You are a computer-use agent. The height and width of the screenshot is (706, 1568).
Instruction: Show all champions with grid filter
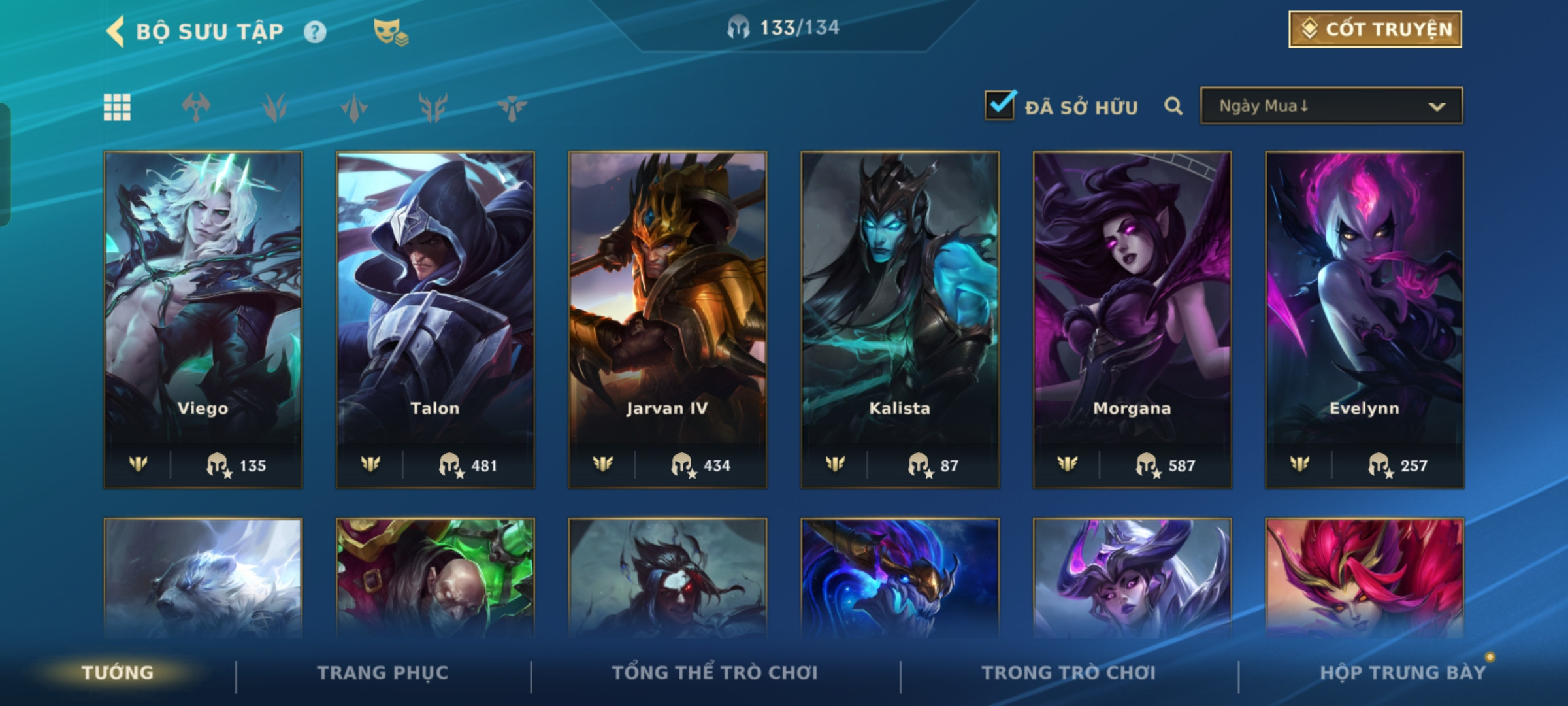[x=118, y=107]
